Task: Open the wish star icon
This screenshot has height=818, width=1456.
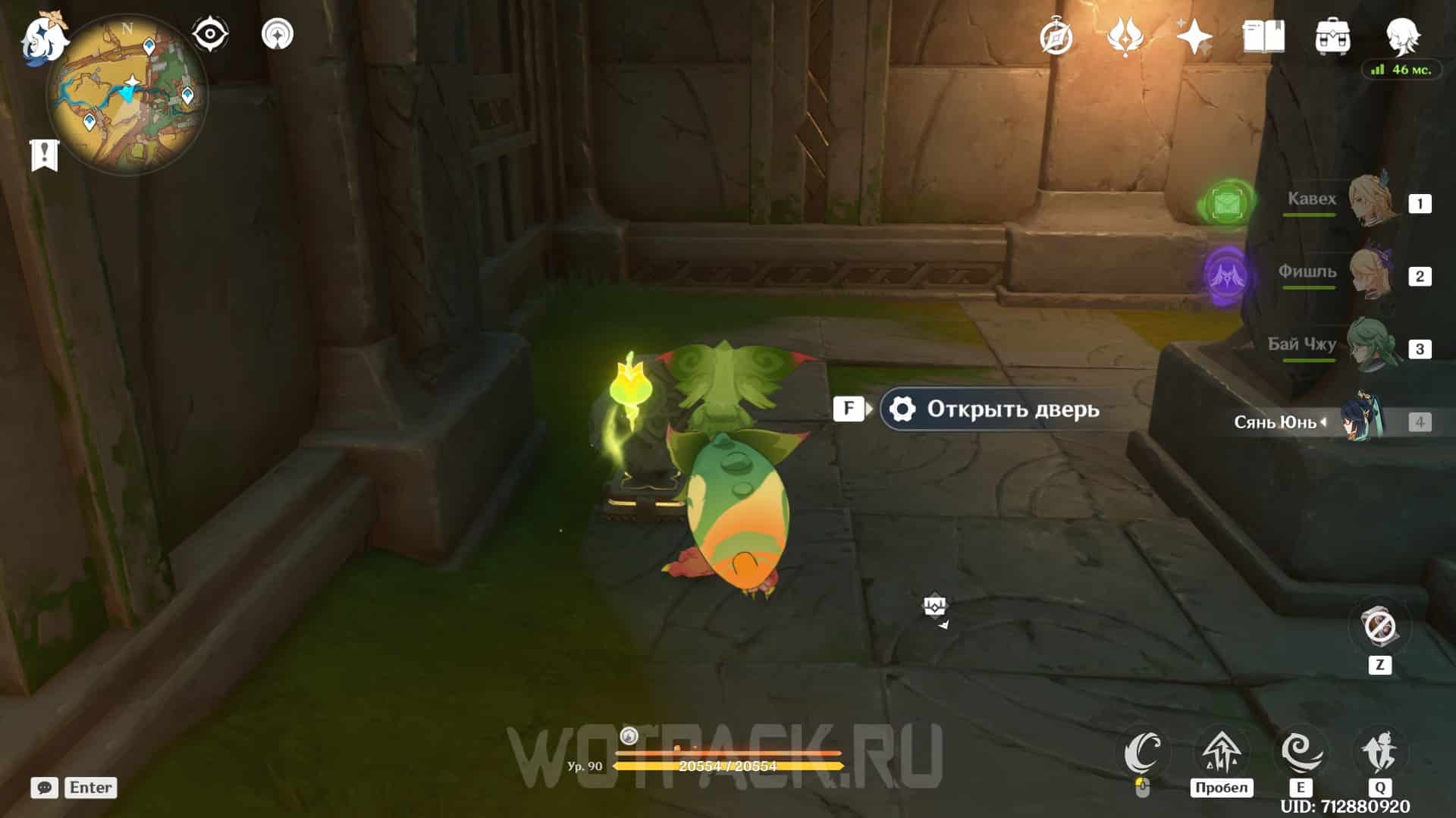Action: point(1194,36)
